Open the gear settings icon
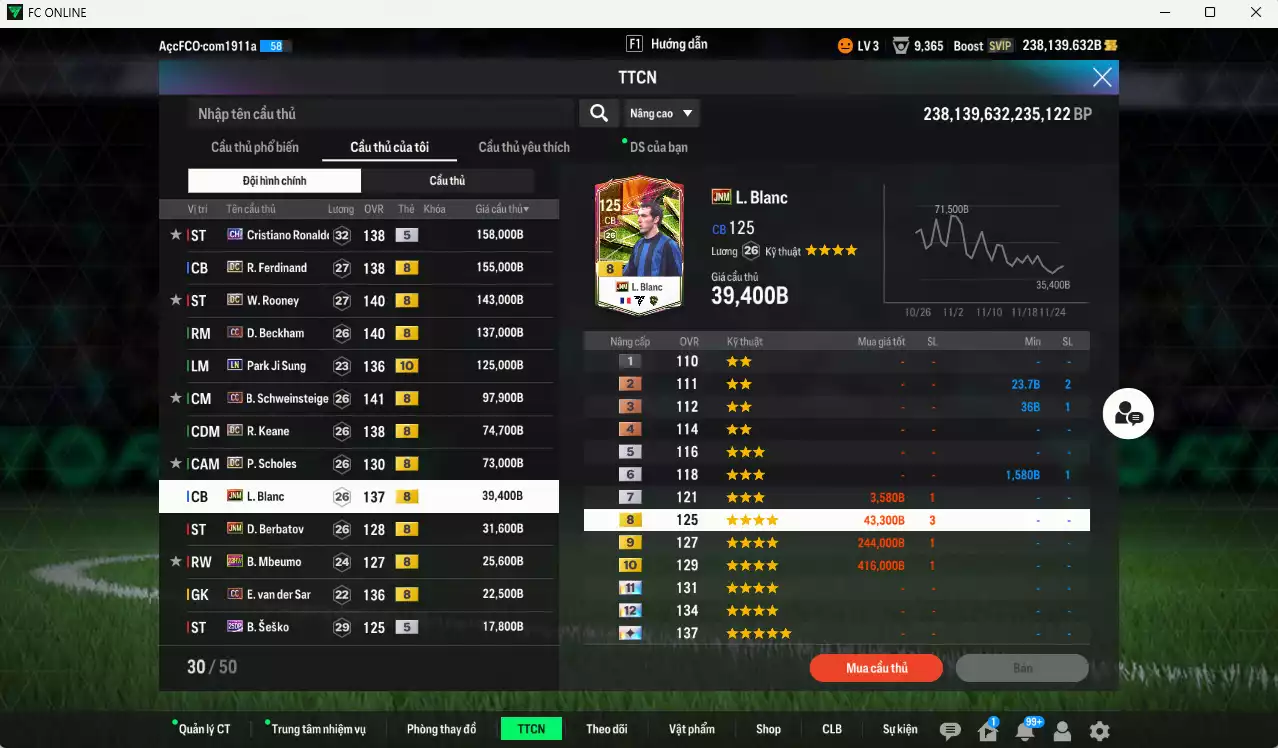 [1099, 731]
